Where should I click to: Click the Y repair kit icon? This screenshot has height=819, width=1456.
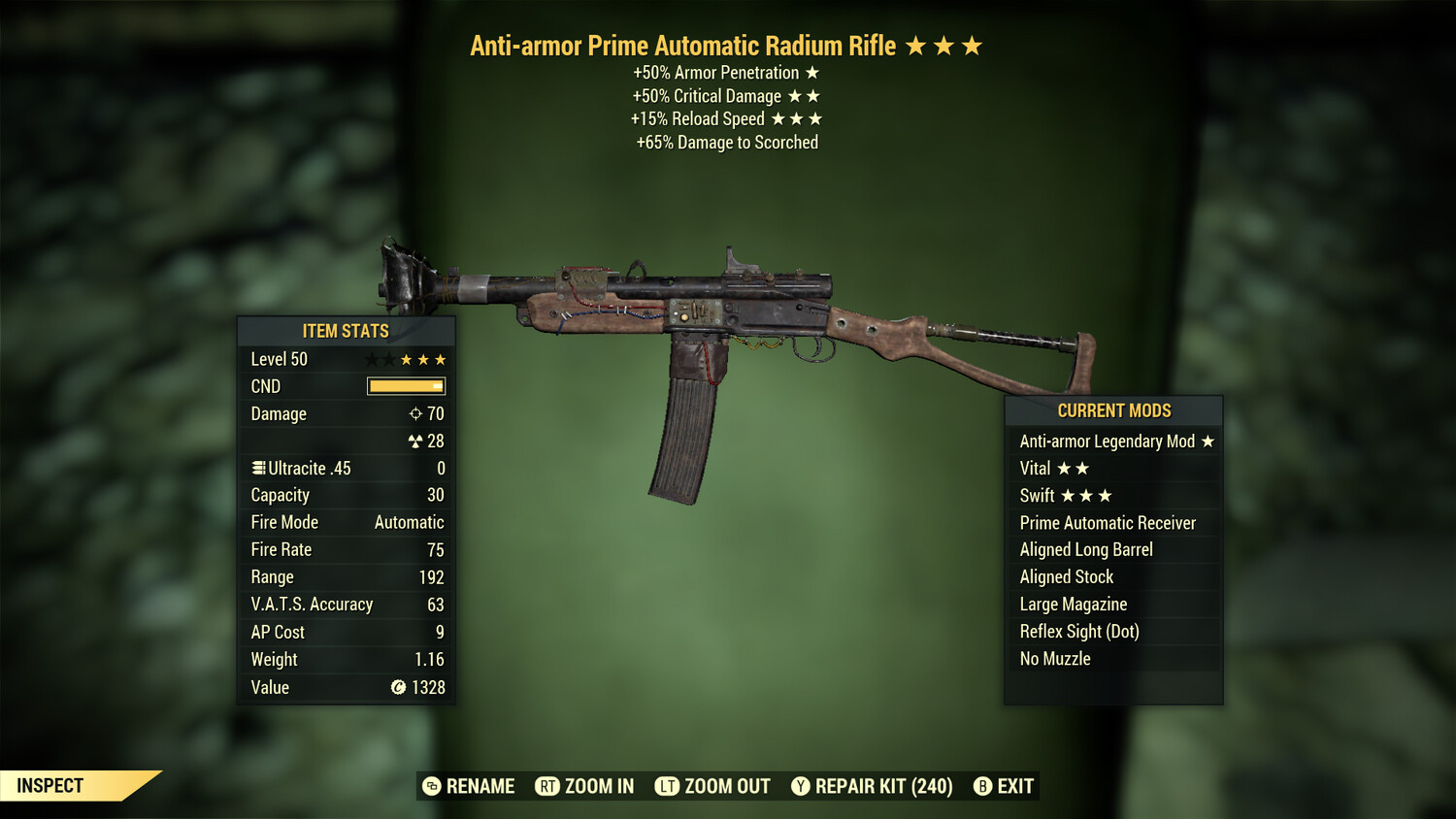[800, 786]
